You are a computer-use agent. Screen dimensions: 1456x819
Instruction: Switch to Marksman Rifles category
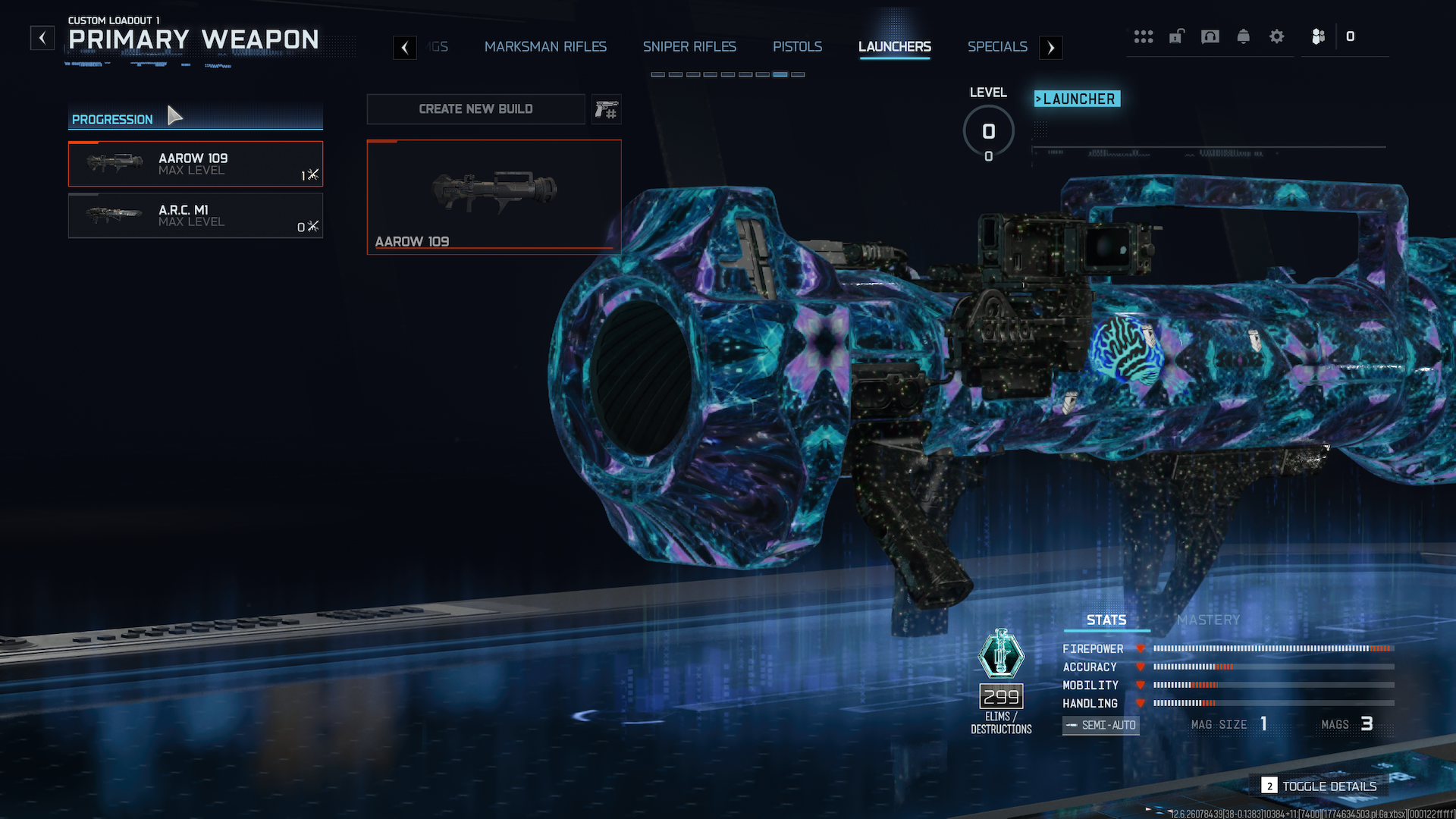click(545, 47)
